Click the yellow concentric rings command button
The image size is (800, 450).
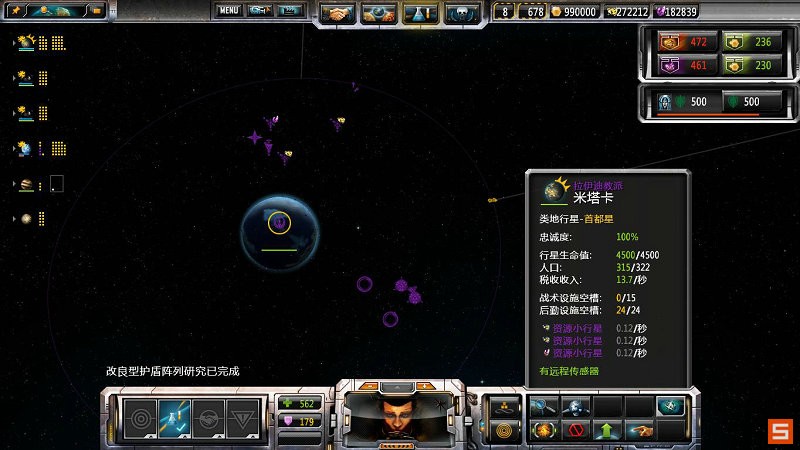point(505,431)
